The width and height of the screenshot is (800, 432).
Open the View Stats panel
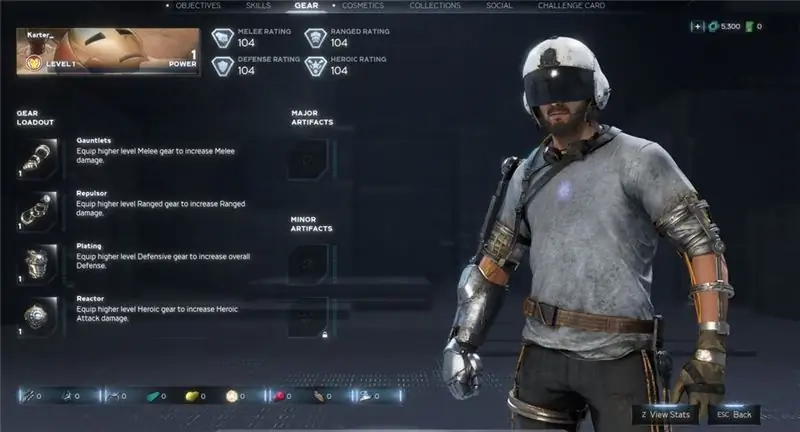click(664, 413)
